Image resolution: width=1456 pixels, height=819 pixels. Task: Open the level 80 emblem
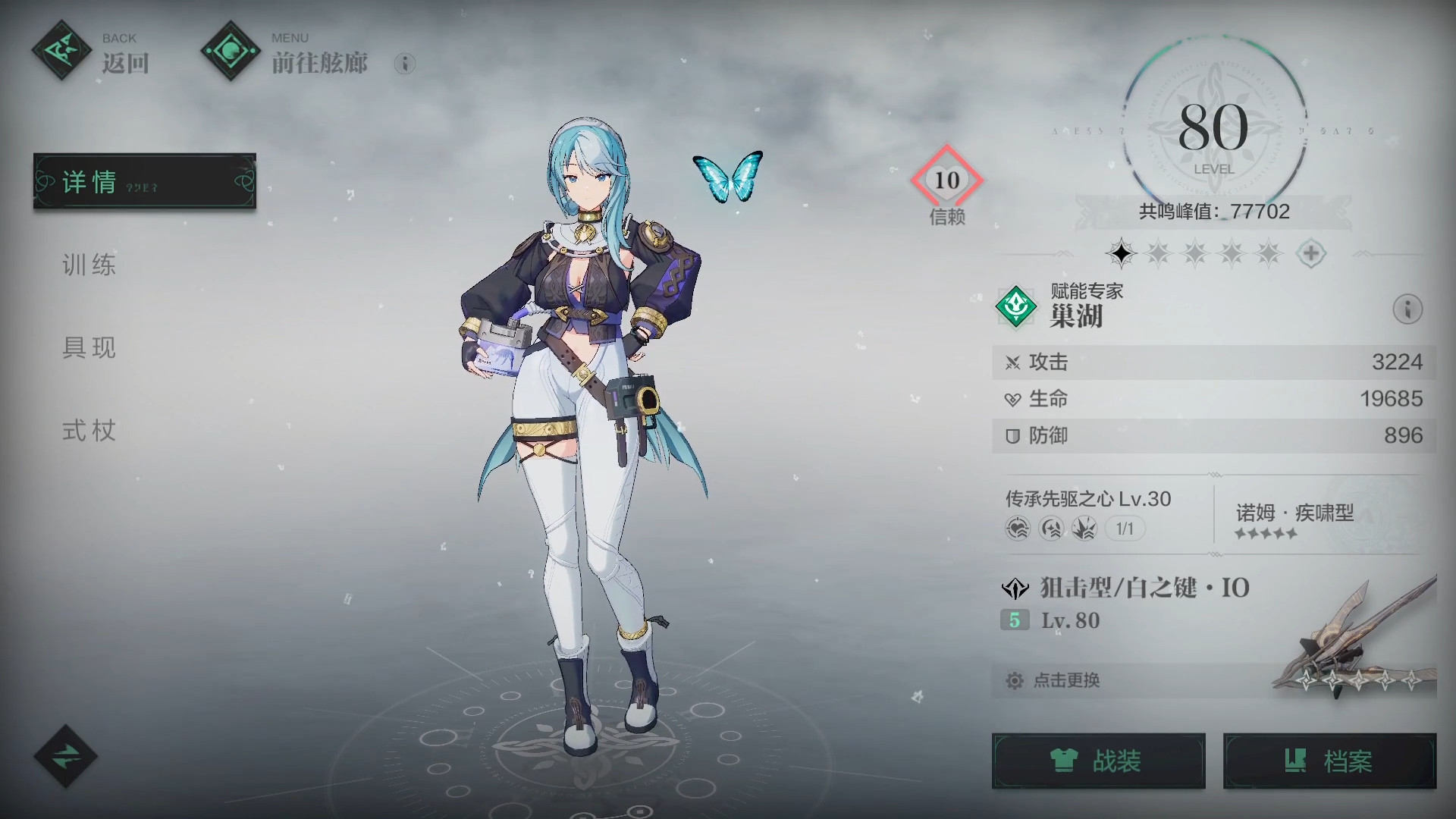click(1213, 130)
